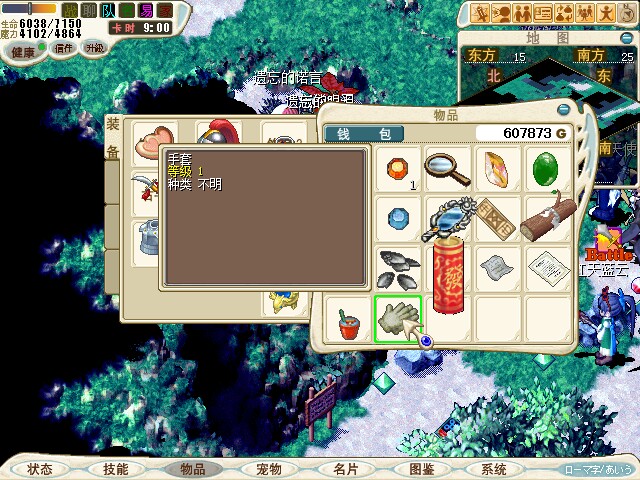Open the 技能 (Skills) menu

115,469
